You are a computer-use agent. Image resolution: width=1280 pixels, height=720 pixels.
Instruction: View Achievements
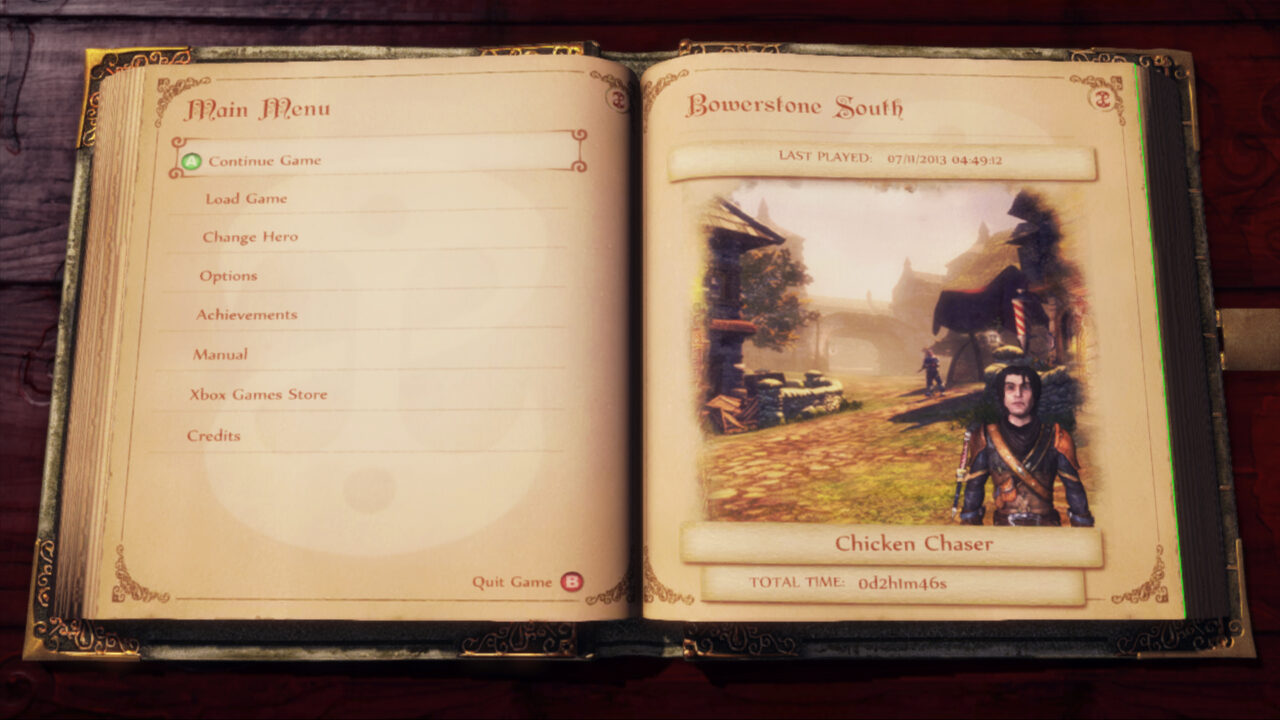[x=246, y=314]
